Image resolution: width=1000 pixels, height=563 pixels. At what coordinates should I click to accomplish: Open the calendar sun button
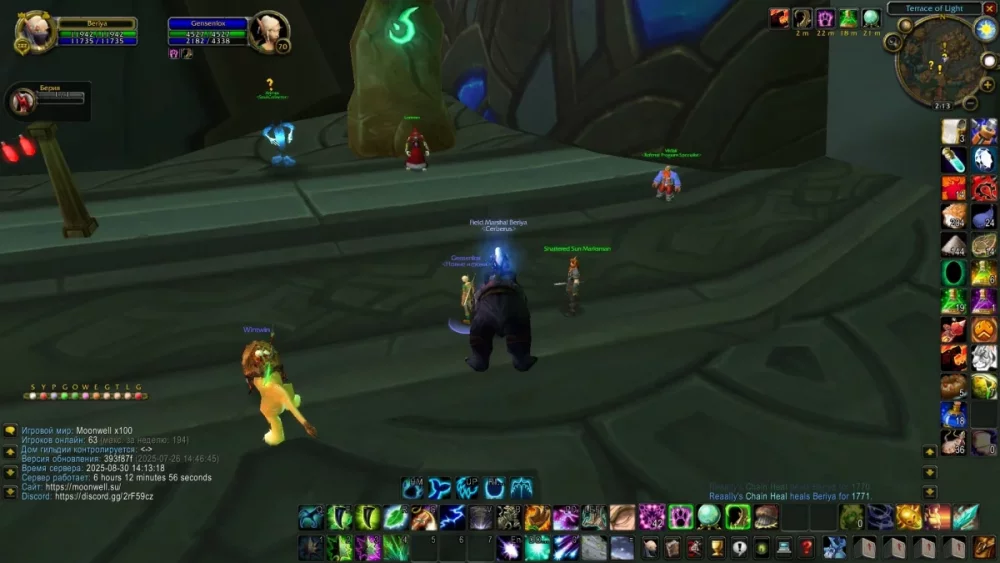point(984,30)
